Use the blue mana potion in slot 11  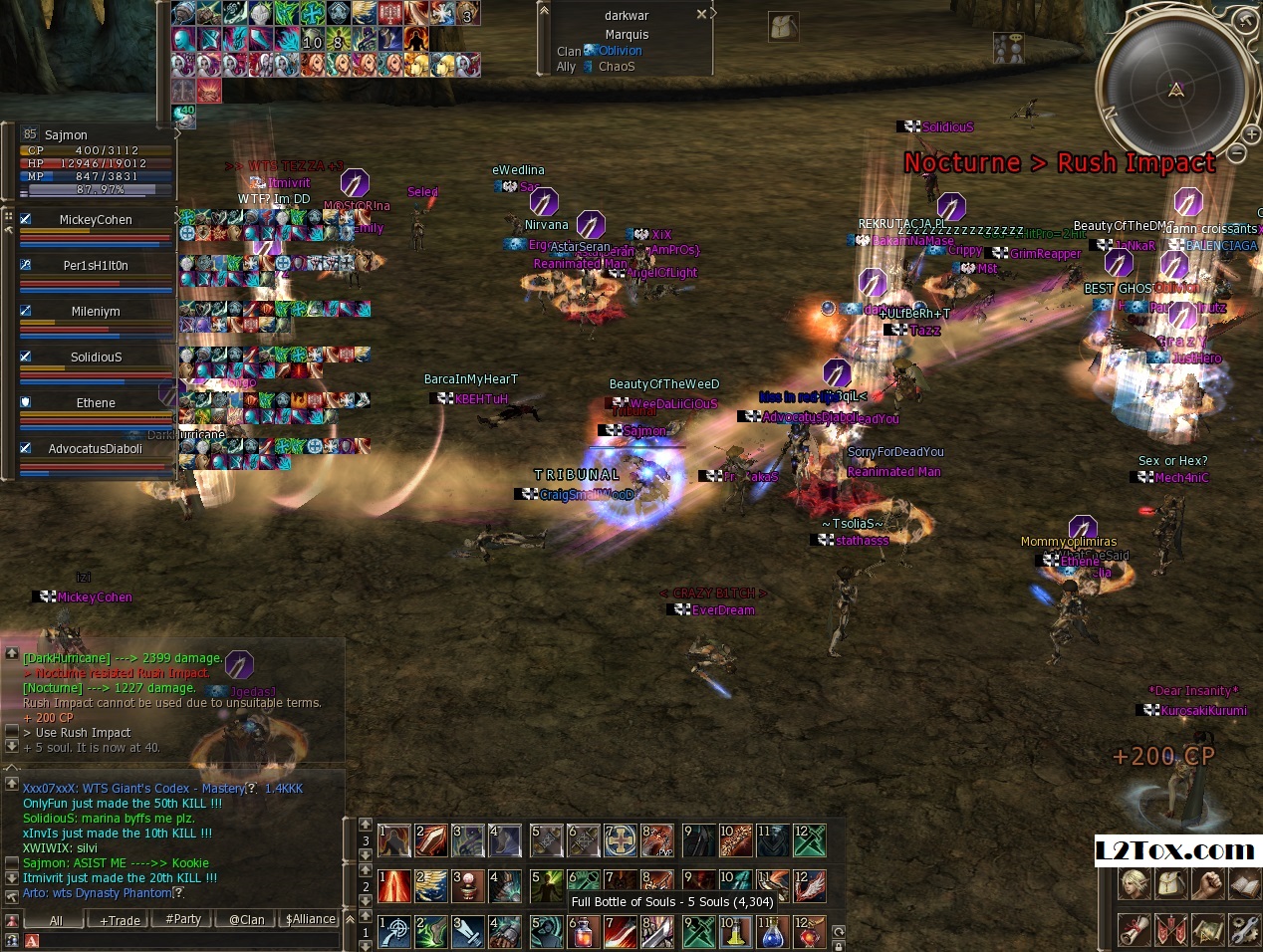click(x=772, y=933)
